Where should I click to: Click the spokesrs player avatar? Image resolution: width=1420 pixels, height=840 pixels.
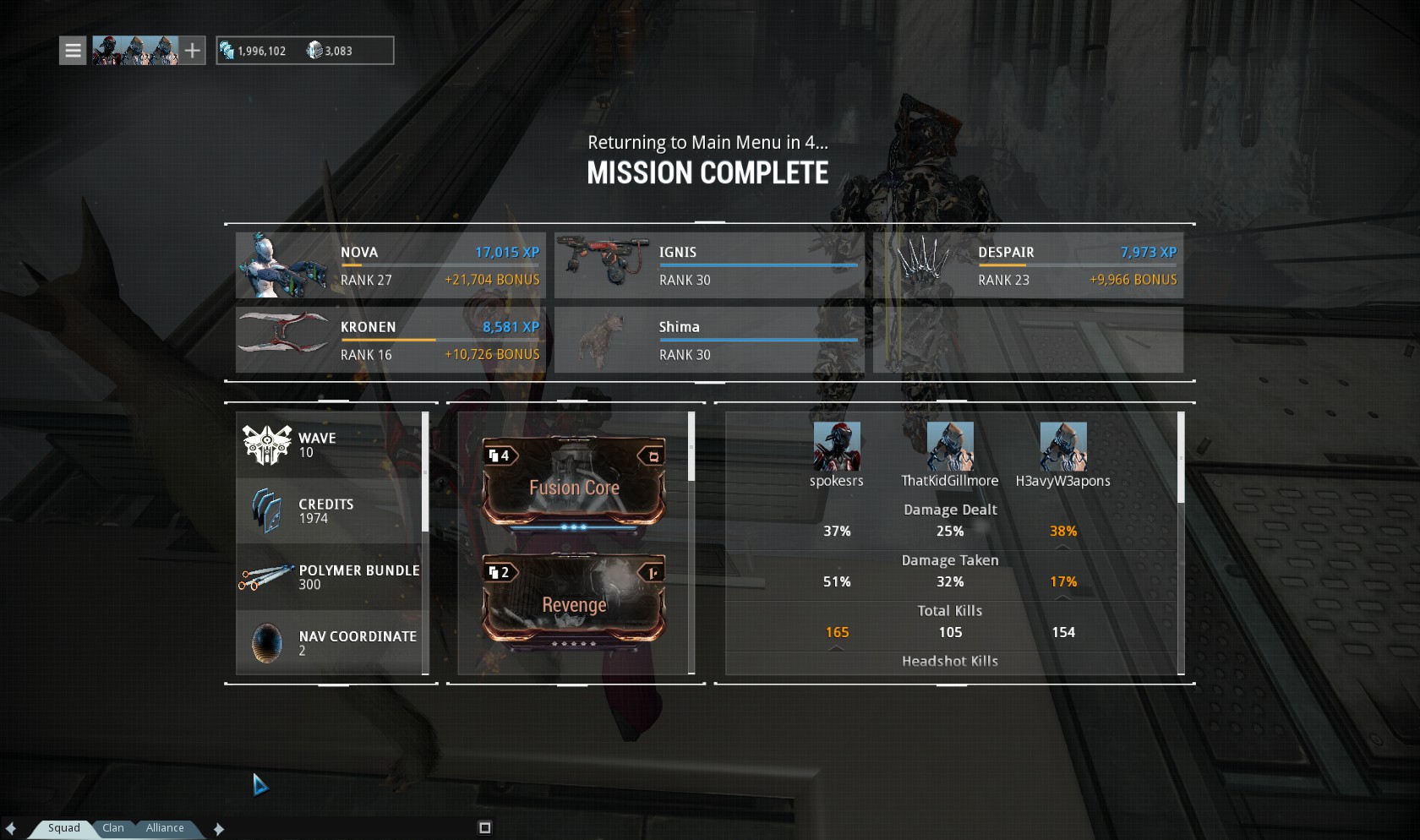pyautogui.click(x=837, y=446)
